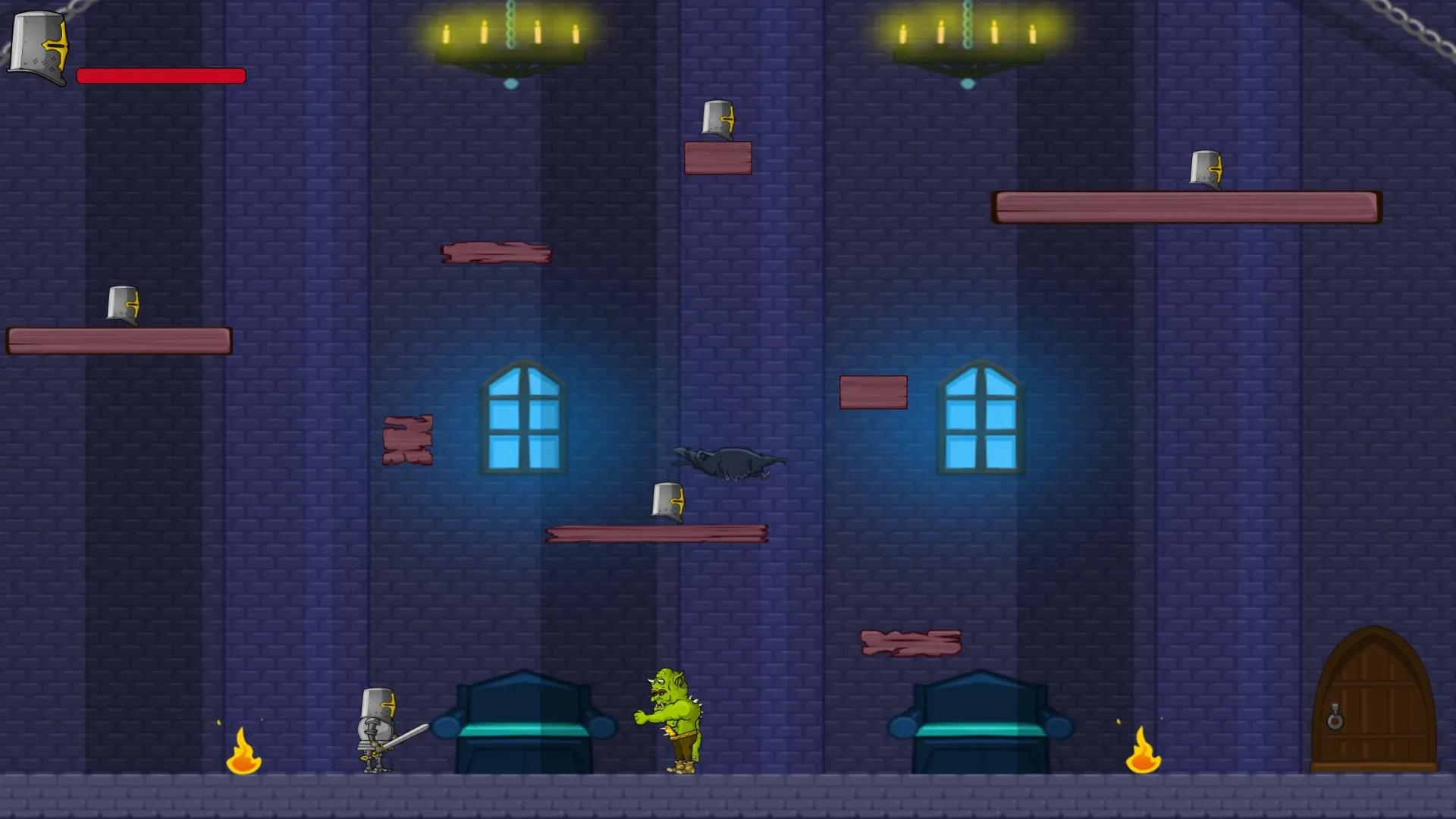Click the knight helmet avatar icon
The width and height of the screenshot is (1456, 819).
coord(37,45)
